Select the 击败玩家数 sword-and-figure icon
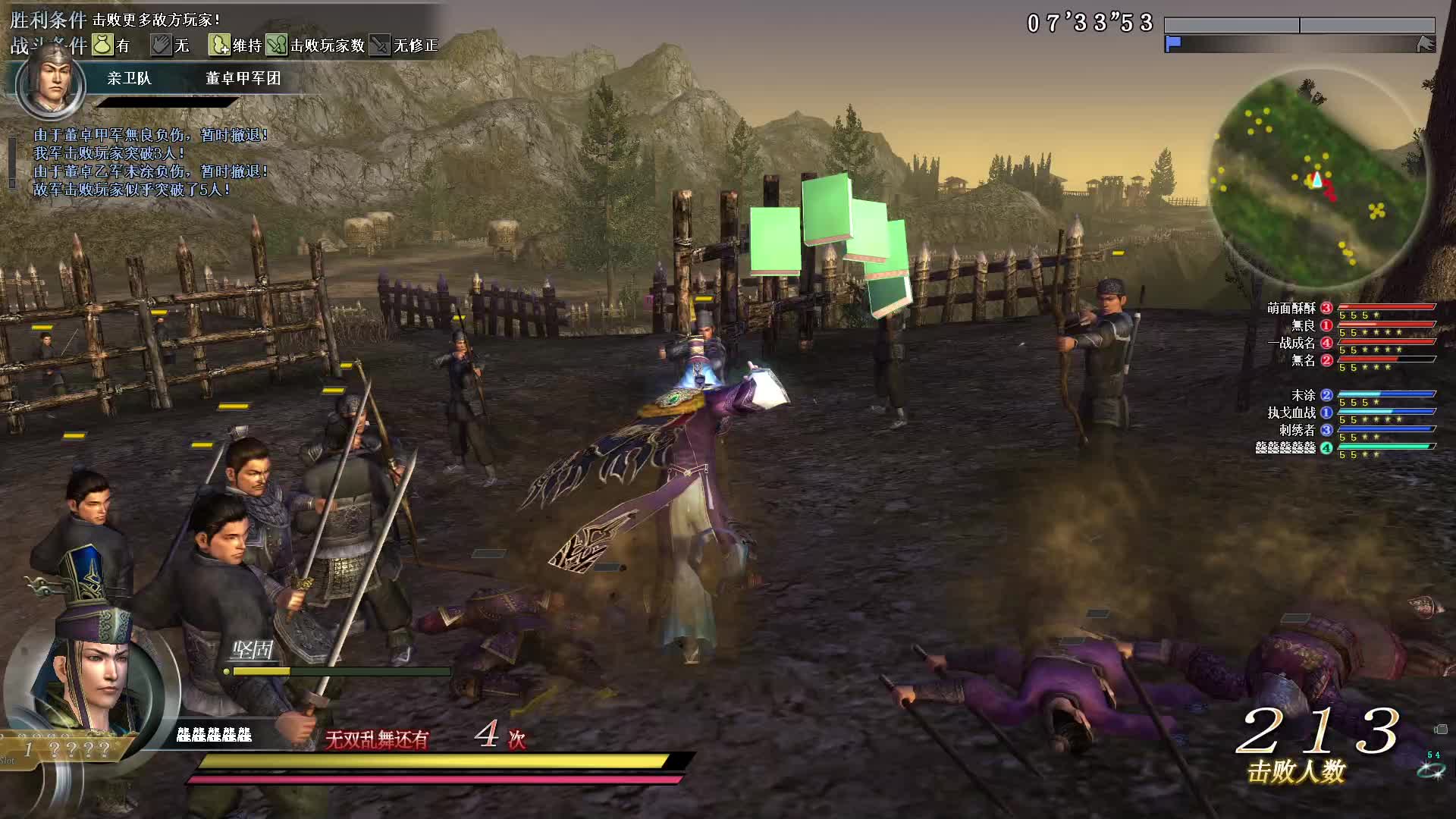 point(277,45)
